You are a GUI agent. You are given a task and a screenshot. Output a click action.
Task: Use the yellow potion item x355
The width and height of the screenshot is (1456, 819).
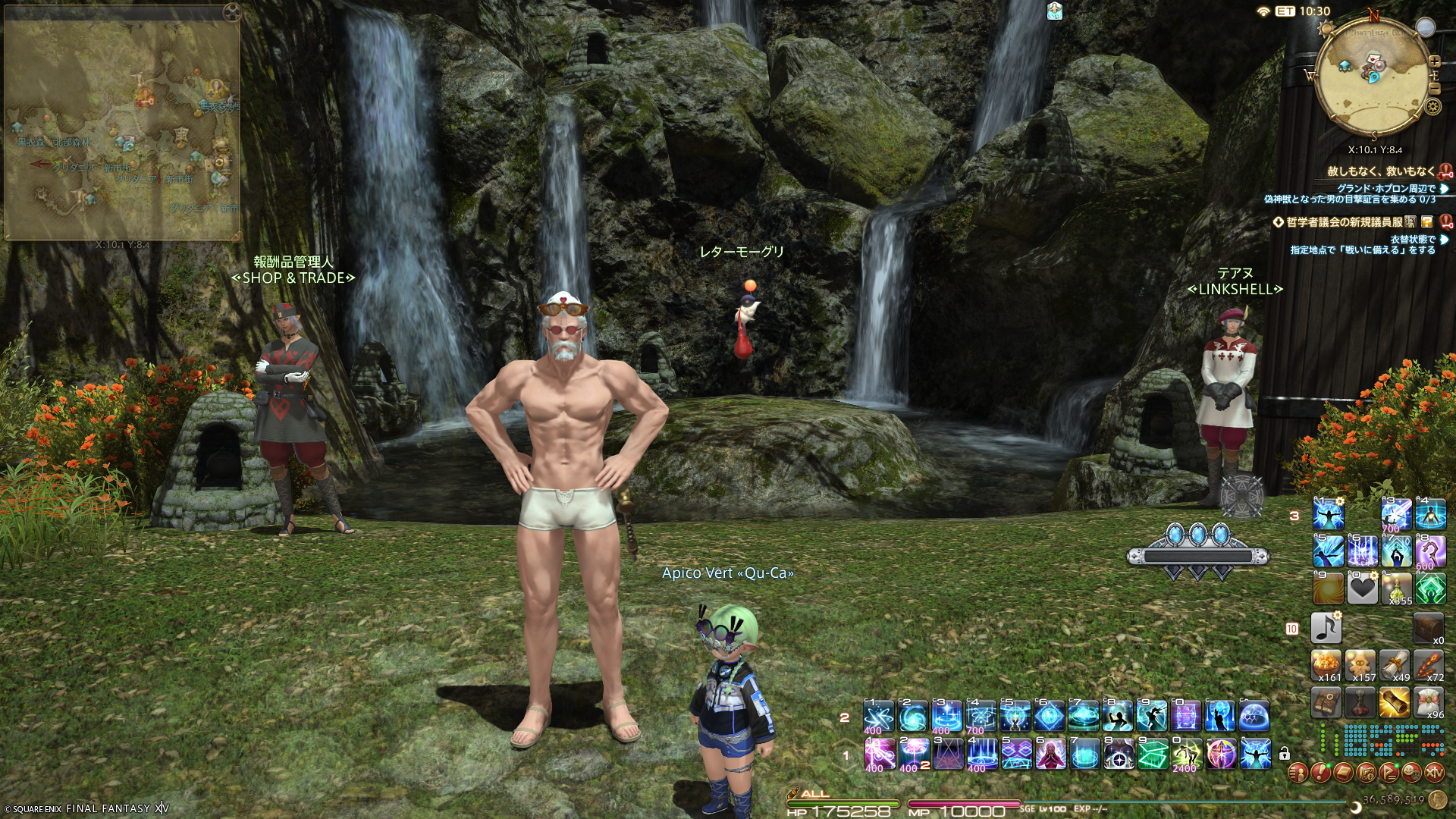(1397, 588)
